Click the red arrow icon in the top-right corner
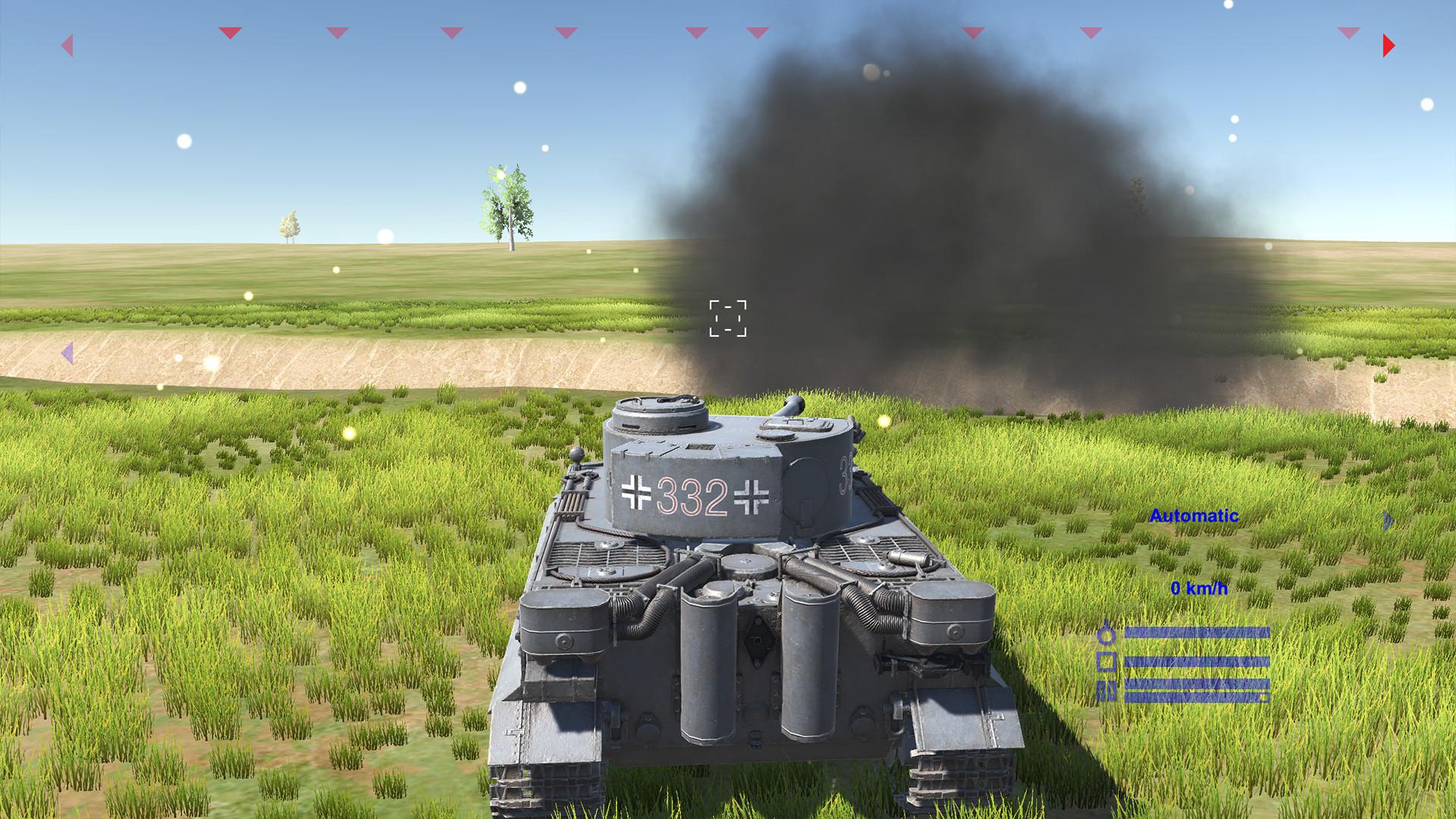The height and width of the screenshot is (819, 1456). (1389, 45)
